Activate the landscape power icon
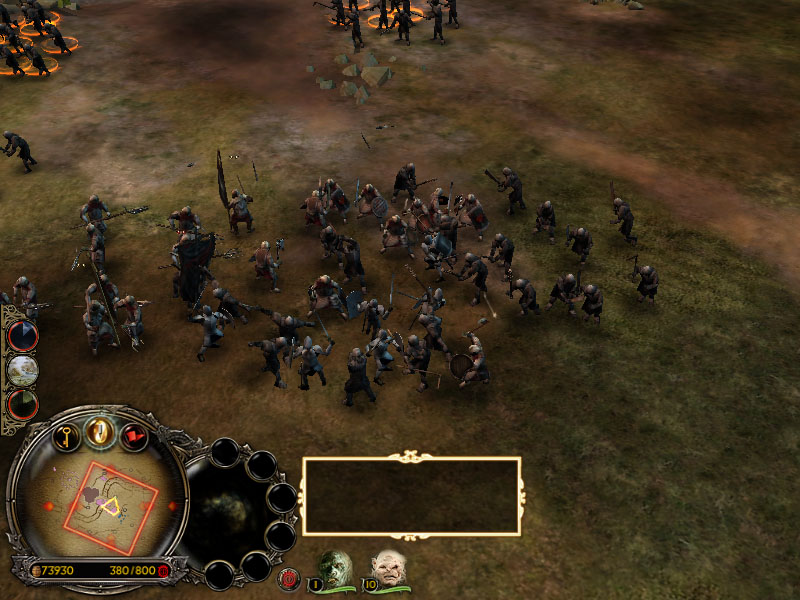This screenshot has width=800, height=600. 22,370
